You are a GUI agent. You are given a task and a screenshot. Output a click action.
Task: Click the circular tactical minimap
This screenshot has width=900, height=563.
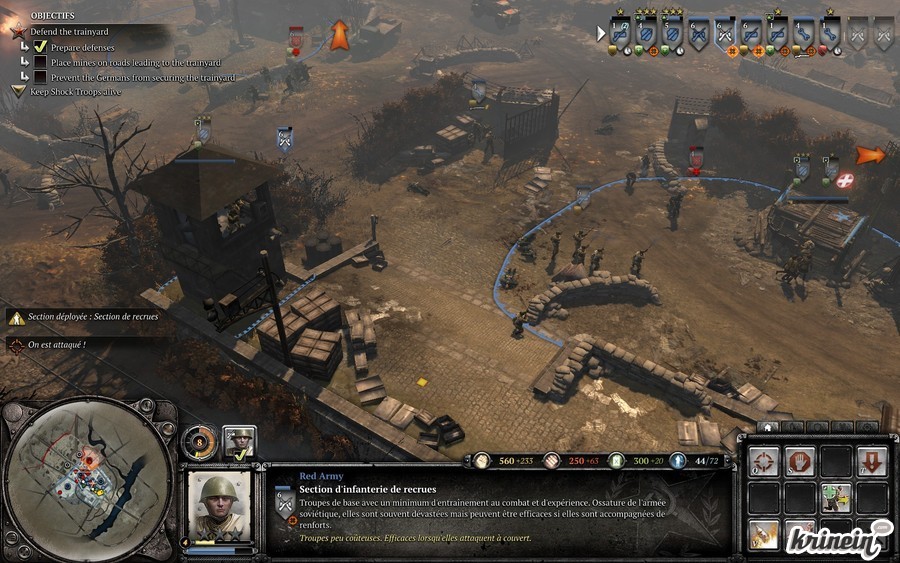click(x=88, y=480)
